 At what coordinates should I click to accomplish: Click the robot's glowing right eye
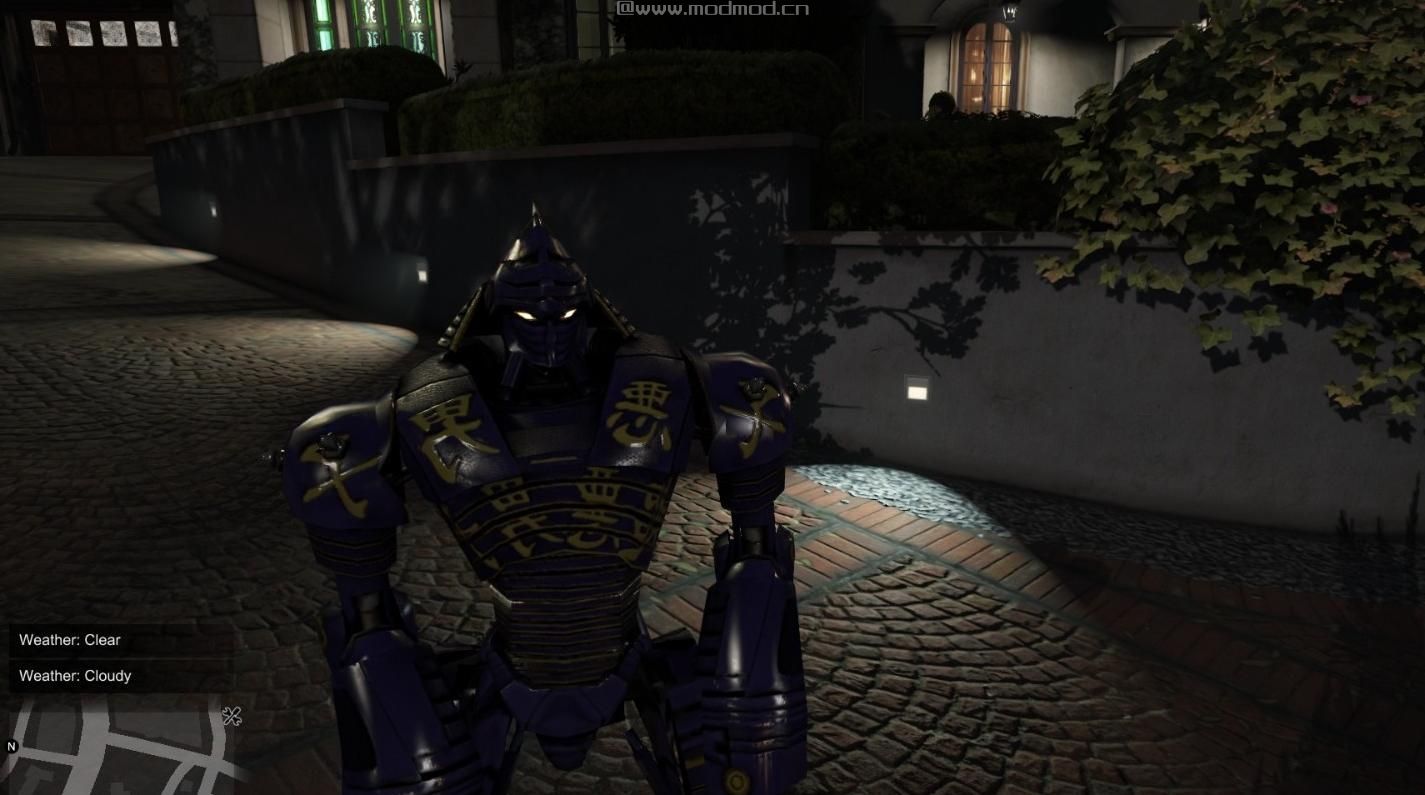pos(524,315)
